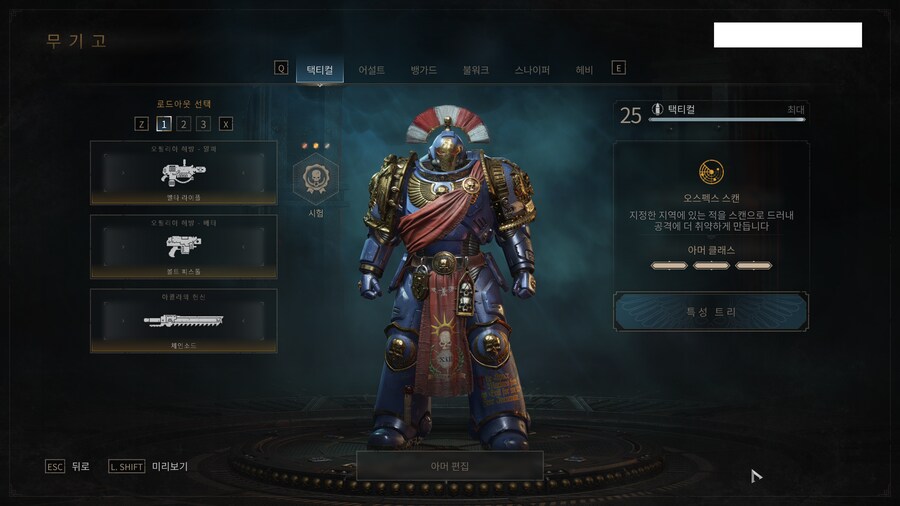Switch to loadout number 2
This screenshot has height=506, width=900.
pos(184,124)
